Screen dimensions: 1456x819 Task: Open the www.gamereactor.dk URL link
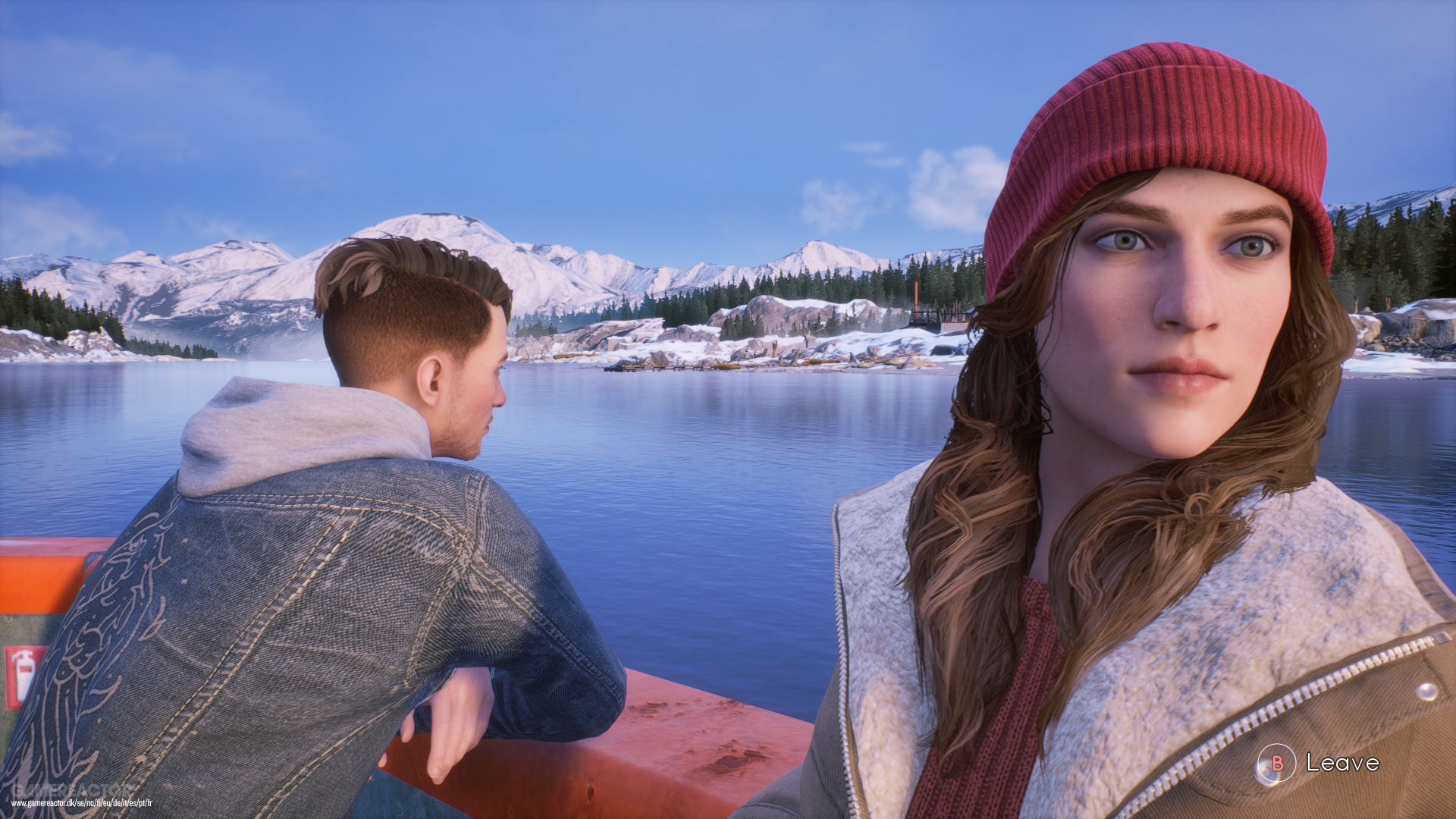click(82, 803)
